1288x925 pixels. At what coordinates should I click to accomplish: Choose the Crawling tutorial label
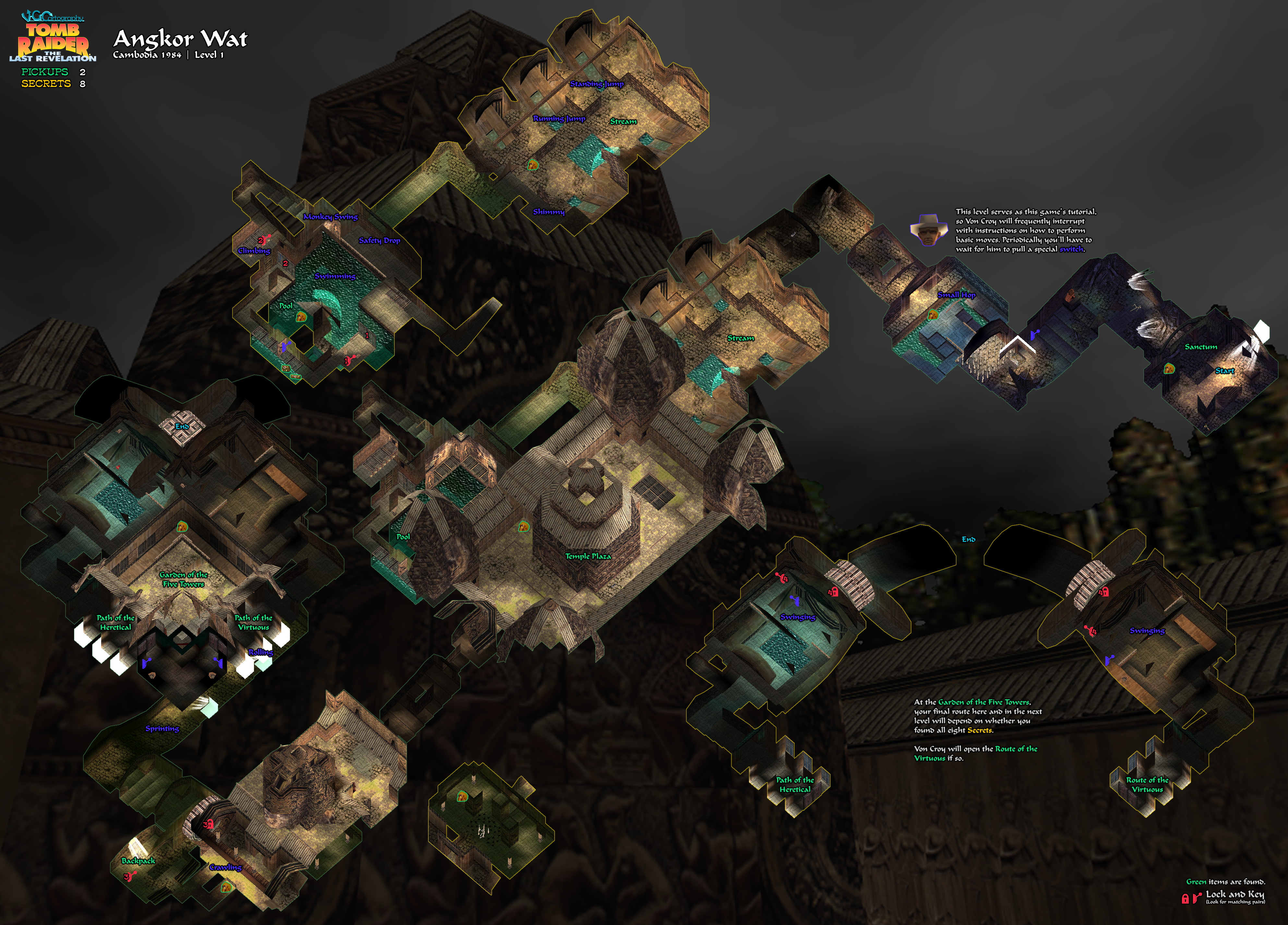point(225,867)
